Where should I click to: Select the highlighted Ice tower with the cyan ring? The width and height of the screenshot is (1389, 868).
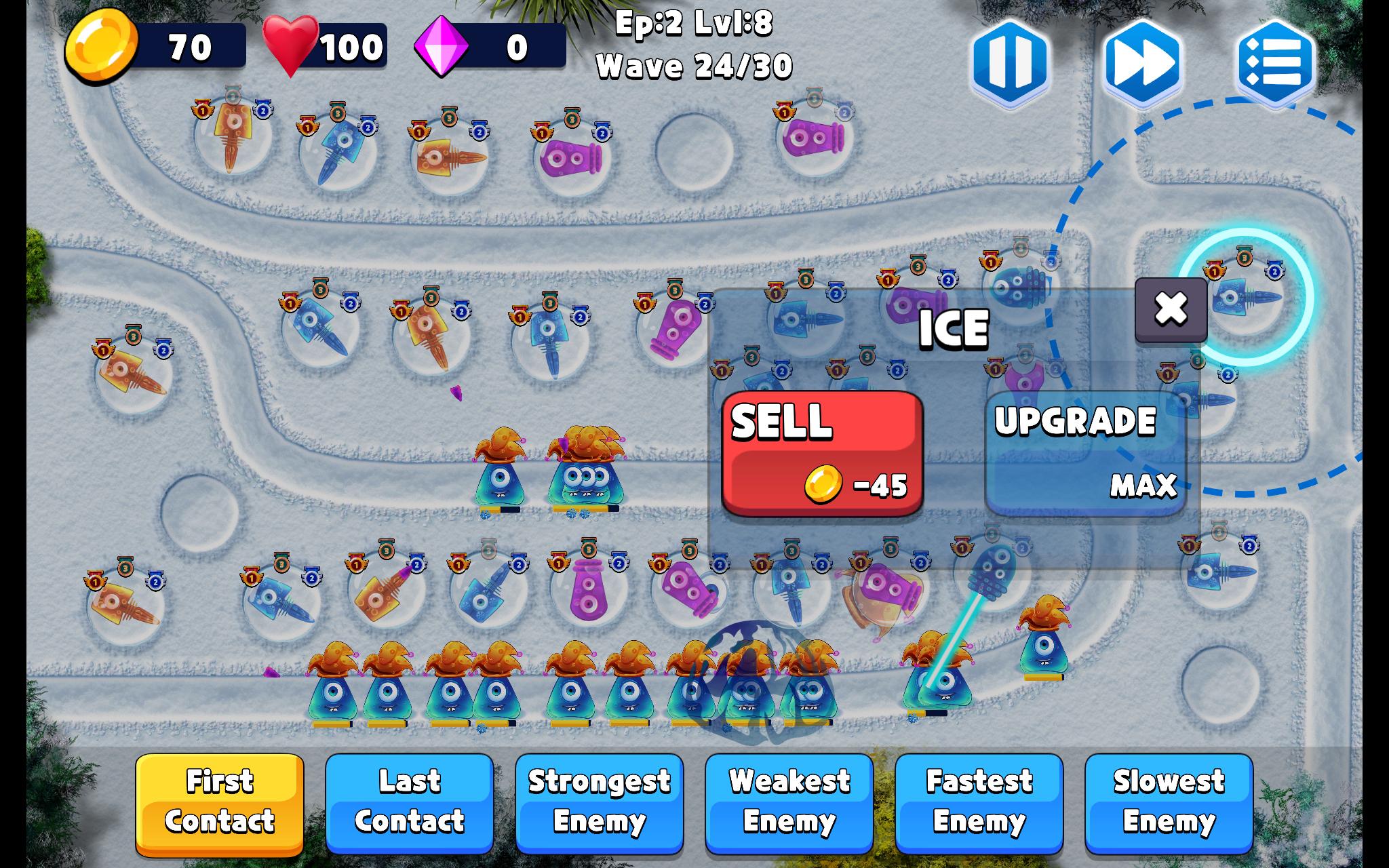[x=1247, y=297]
